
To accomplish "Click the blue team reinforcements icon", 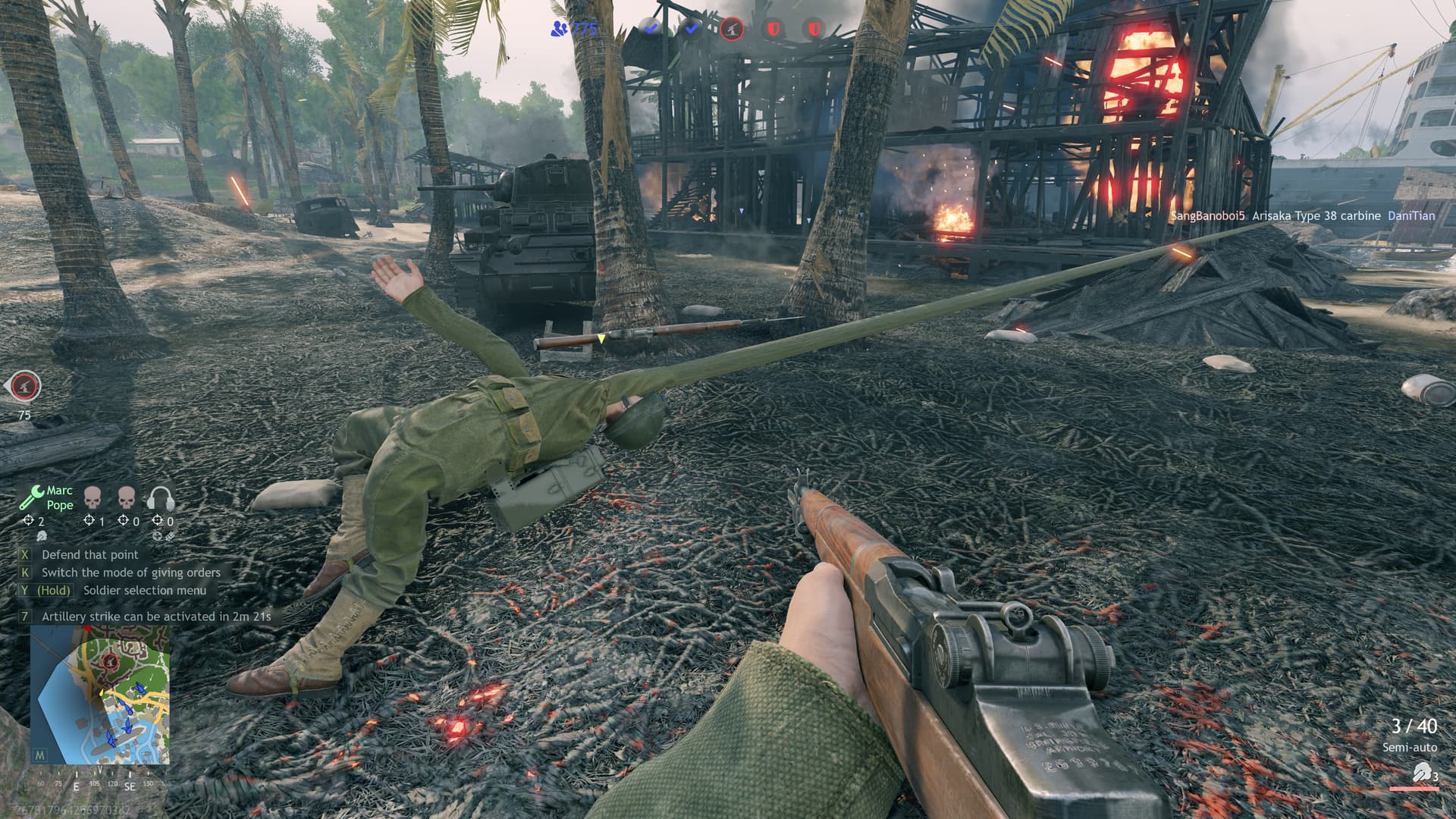I will pos(560,30).
